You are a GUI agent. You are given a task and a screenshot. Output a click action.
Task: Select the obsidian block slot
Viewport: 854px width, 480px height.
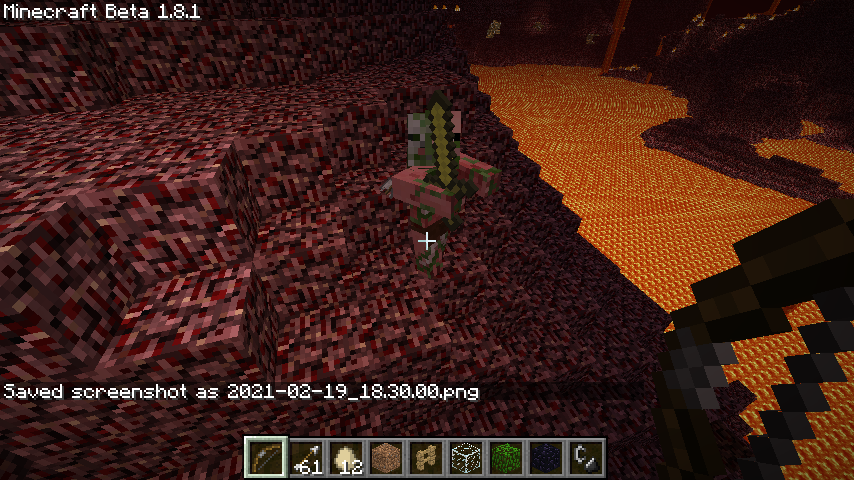(547, 458)
